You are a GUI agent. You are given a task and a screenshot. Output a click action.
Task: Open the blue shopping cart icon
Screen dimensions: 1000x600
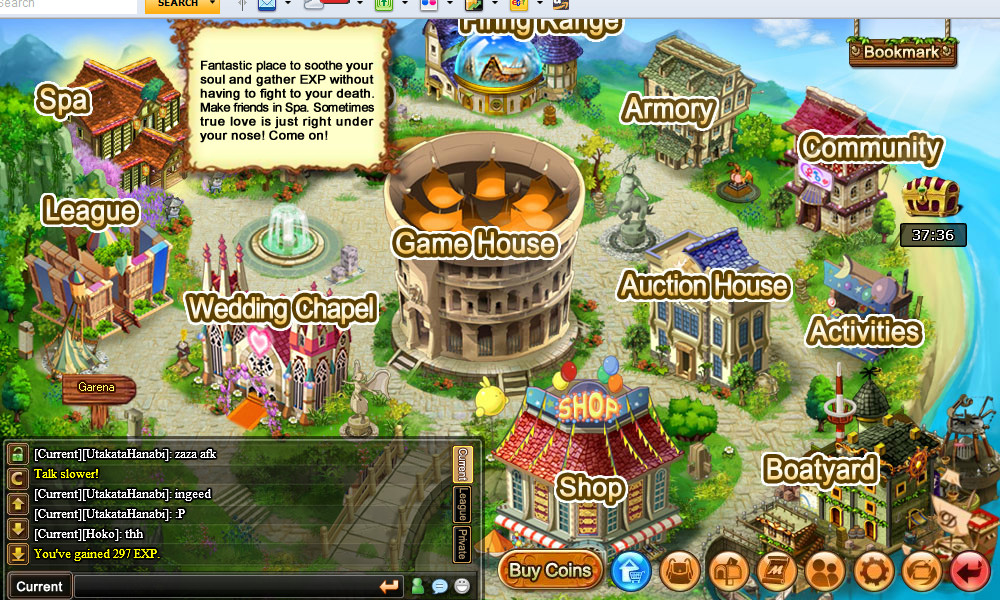(631, 572)
